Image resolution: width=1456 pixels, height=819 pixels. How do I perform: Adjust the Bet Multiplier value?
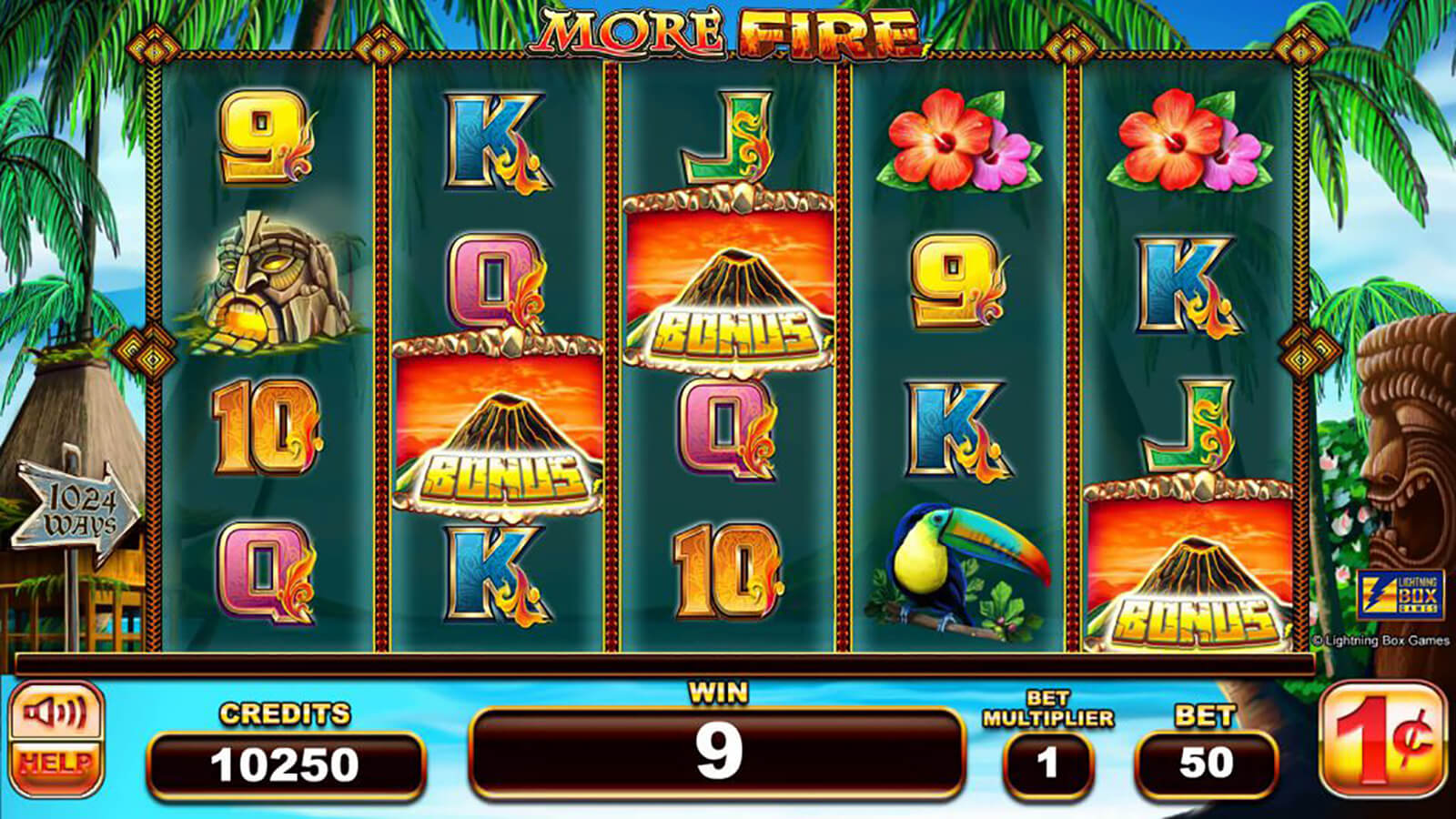tap(1047, 763)
